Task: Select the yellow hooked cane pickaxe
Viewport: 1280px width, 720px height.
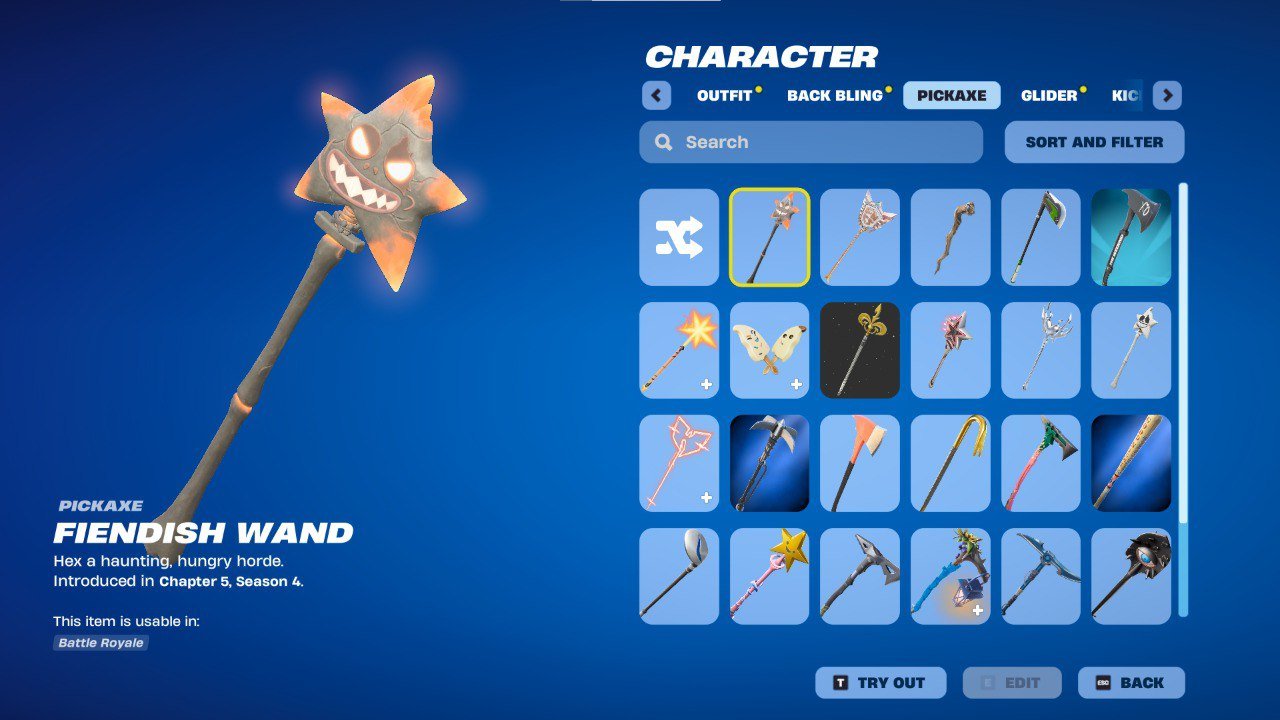Action: click(x=948, y=463)
